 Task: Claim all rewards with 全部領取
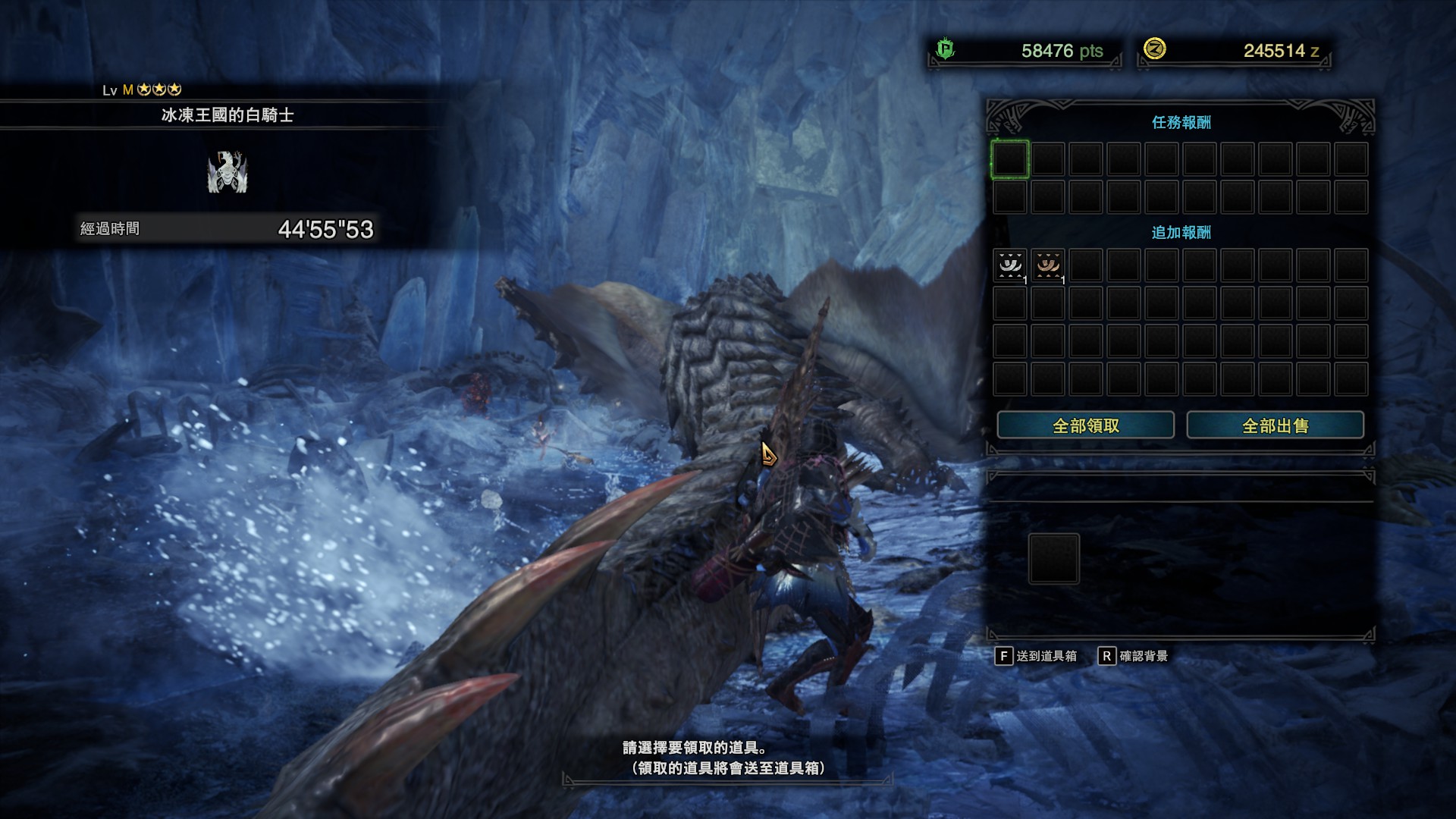pyautogui.click(x=1085, y=425)
